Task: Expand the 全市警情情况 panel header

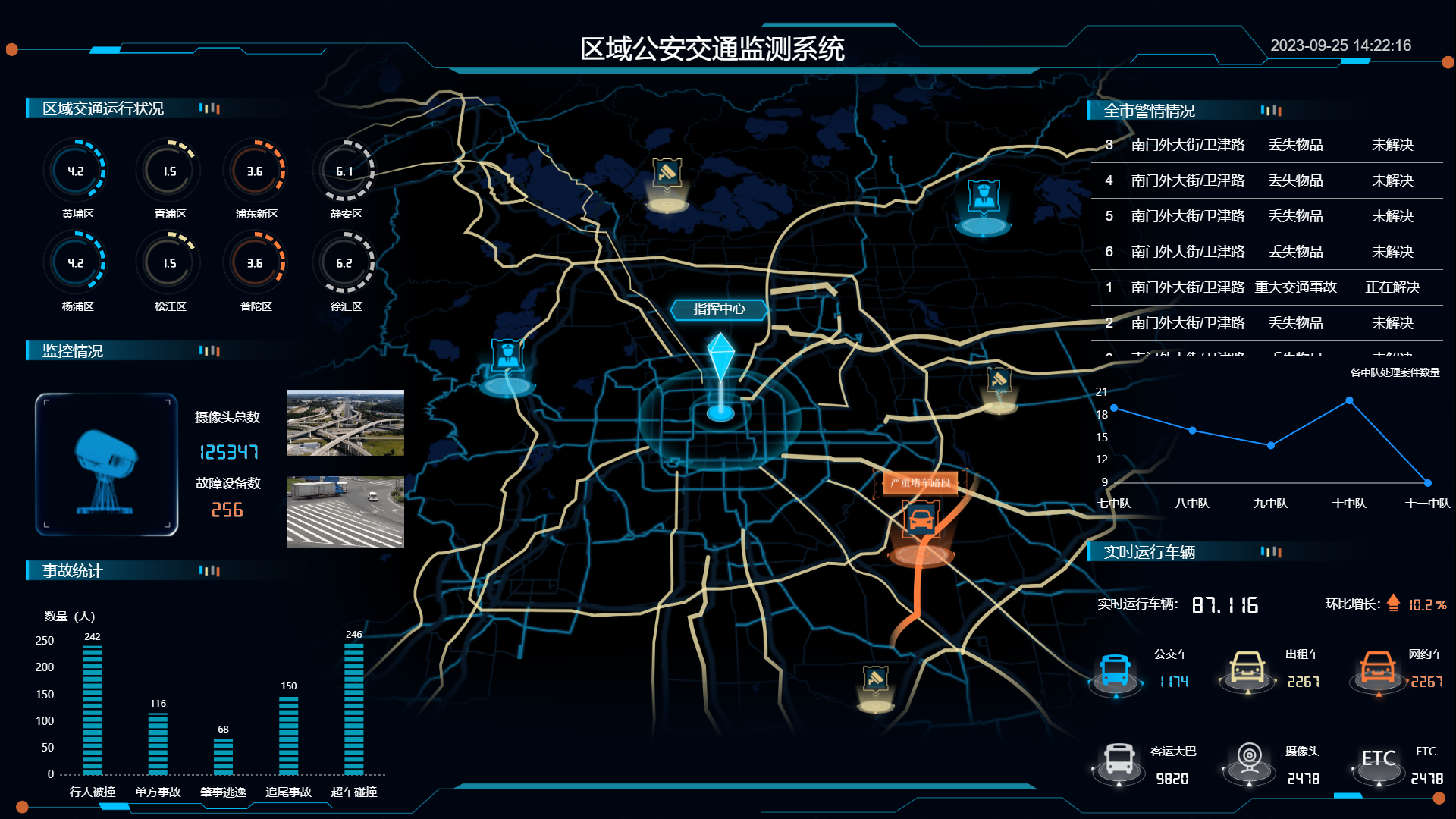Action: coord(1147,110)
